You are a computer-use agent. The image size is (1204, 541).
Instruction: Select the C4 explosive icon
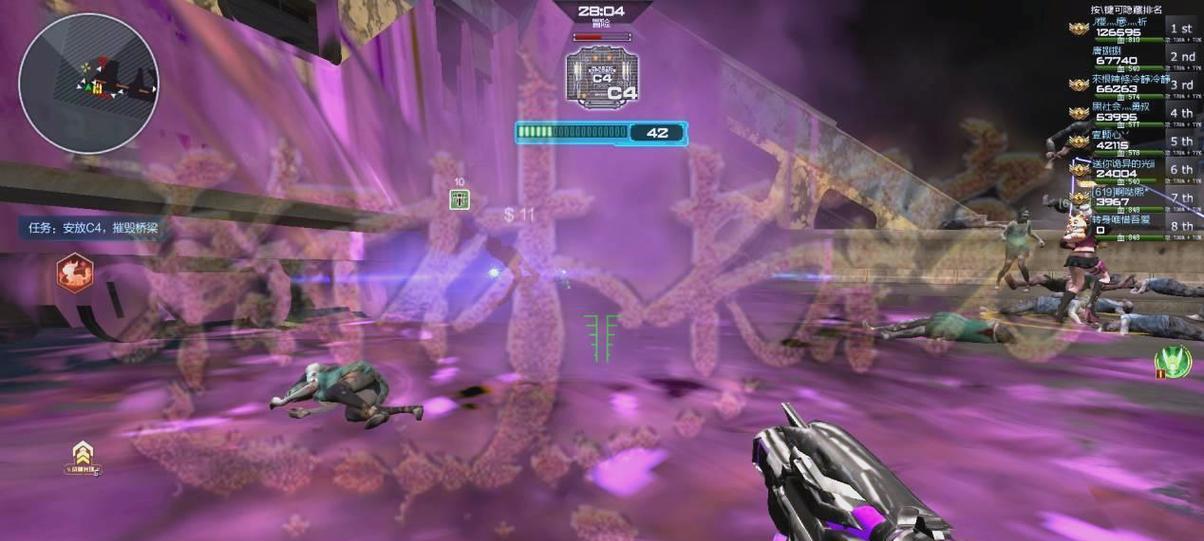pyautogui.click(x=601, y=76)
